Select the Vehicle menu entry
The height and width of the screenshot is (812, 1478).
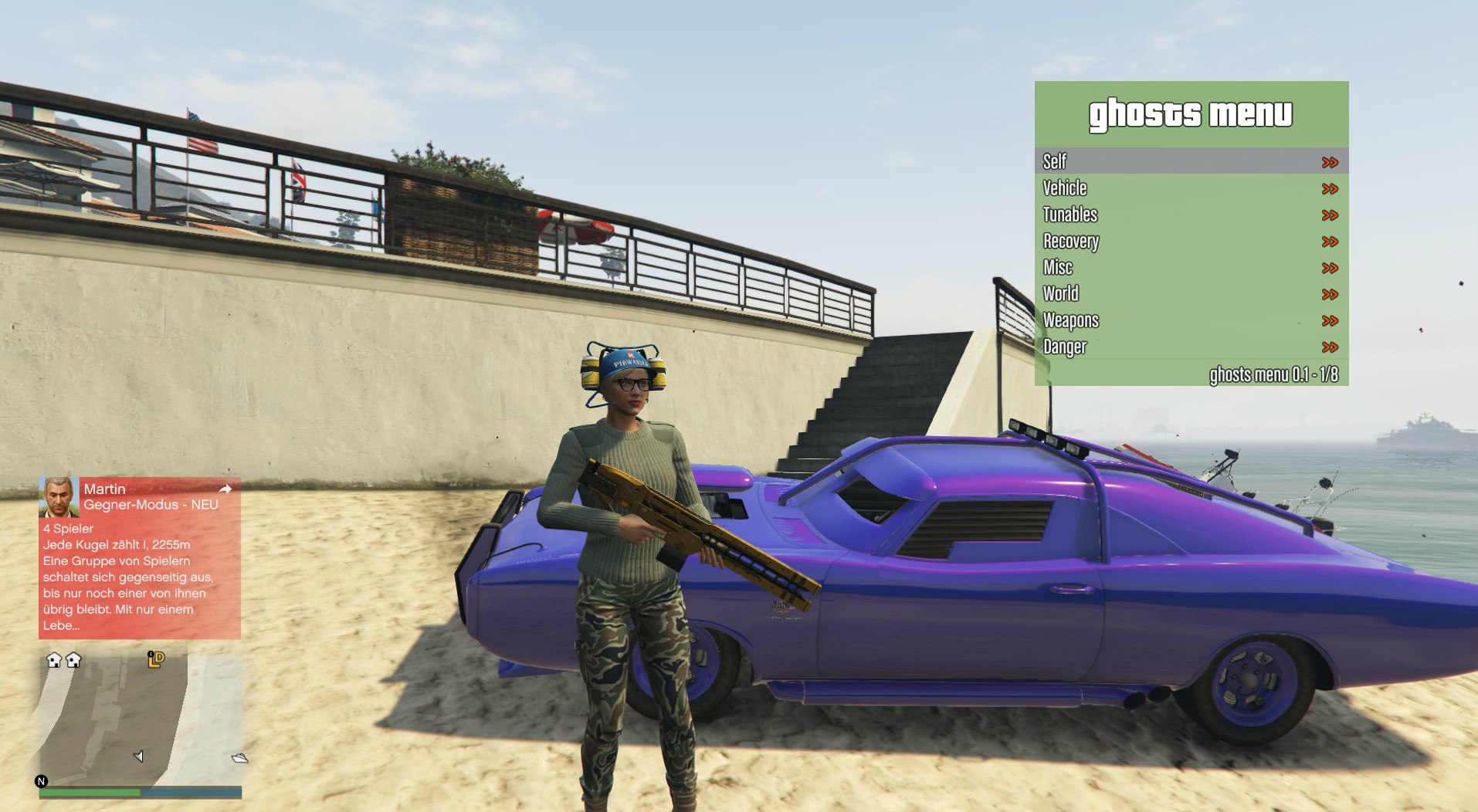tap(1191, 188)
